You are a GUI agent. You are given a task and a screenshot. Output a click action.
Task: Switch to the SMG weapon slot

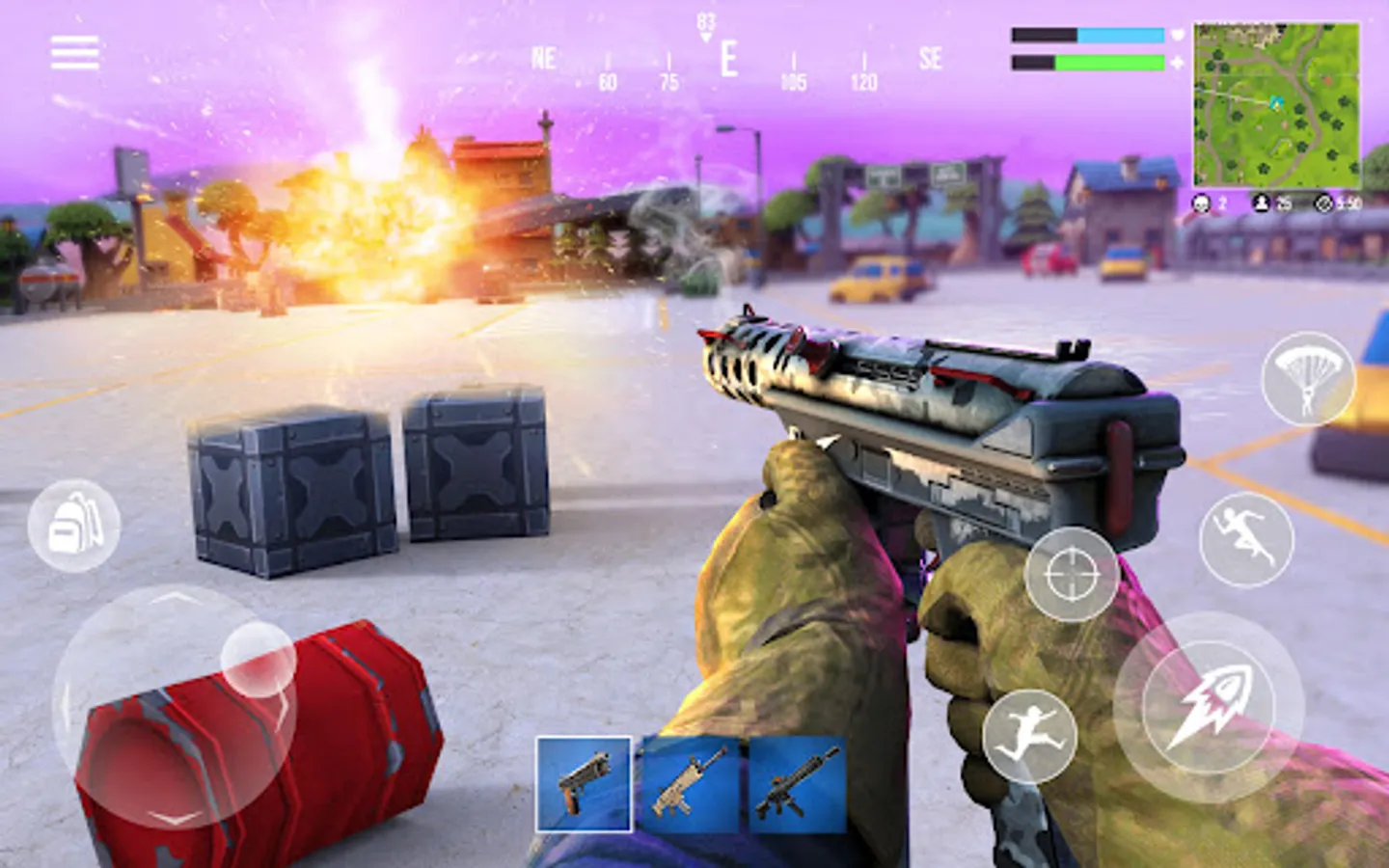(x=689, y=781)
